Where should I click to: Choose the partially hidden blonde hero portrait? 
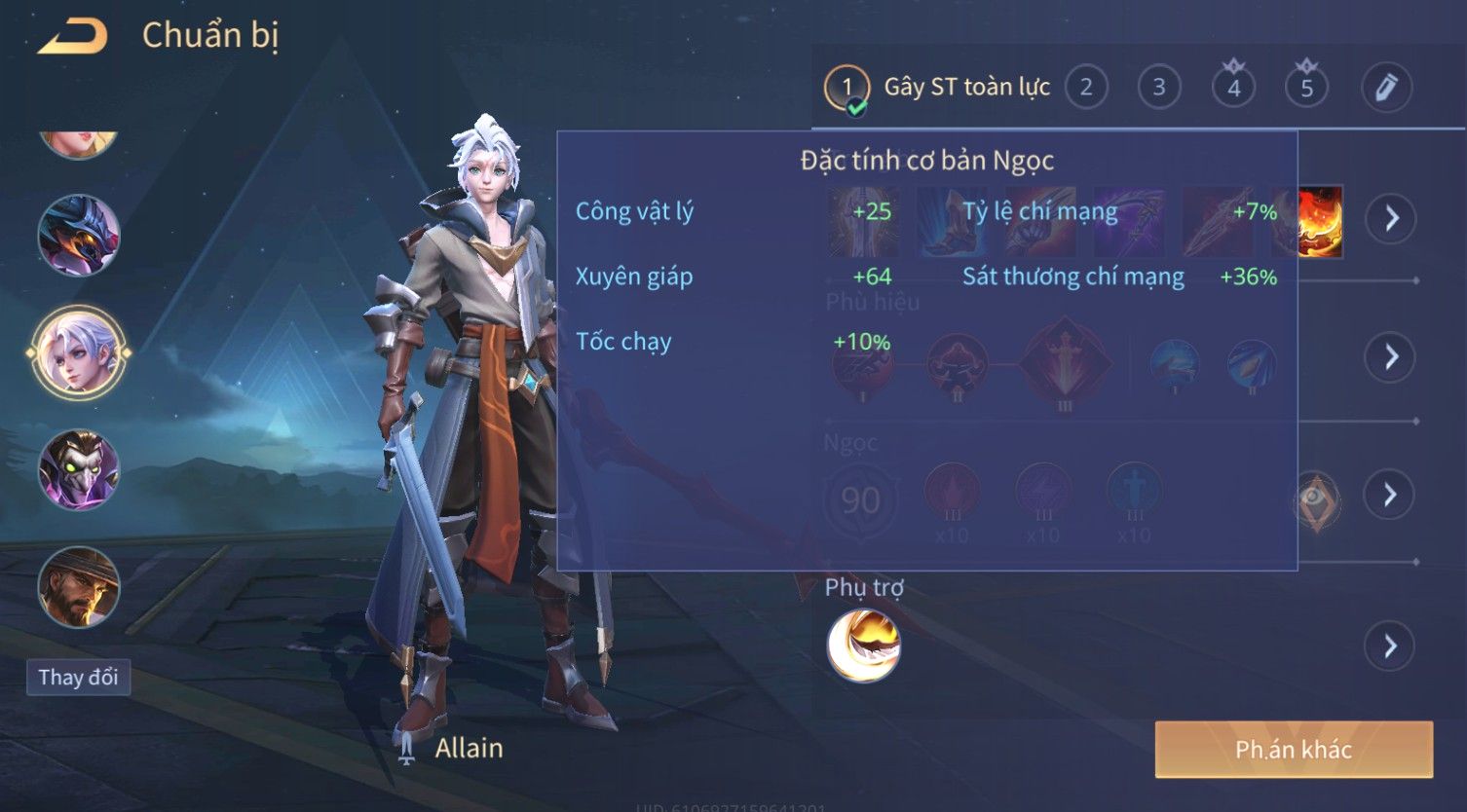coord(78,143)
